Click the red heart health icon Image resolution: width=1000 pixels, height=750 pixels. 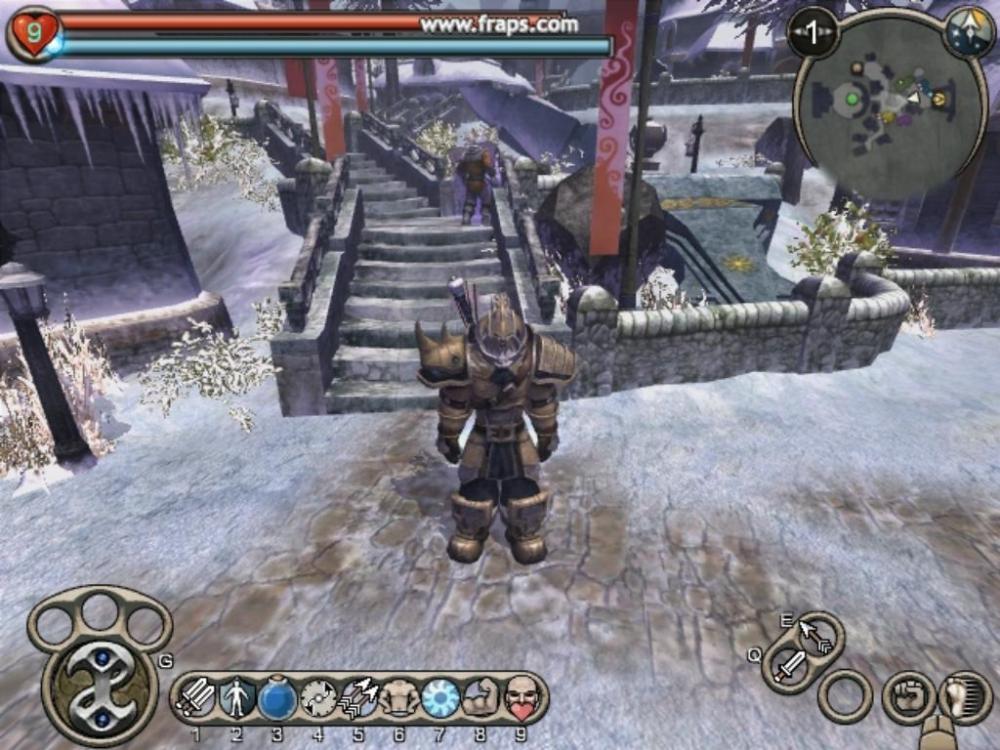[32, 32]
